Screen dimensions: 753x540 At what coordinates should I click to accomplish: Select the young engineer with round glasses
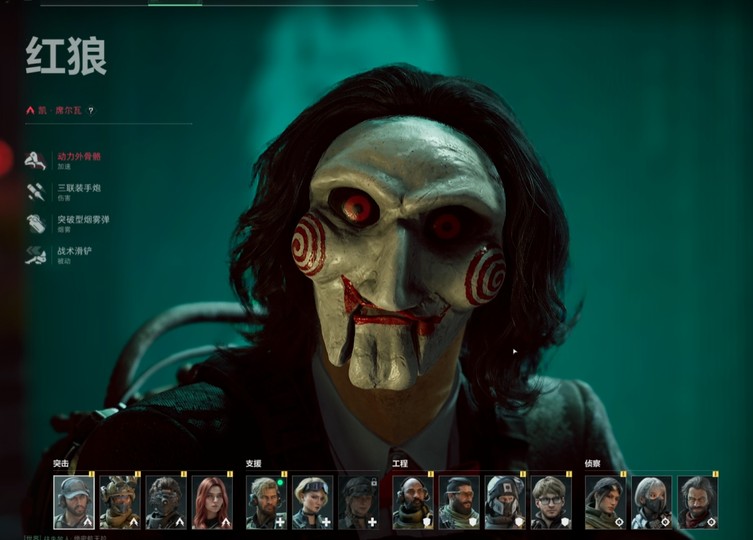coord(551,501)
